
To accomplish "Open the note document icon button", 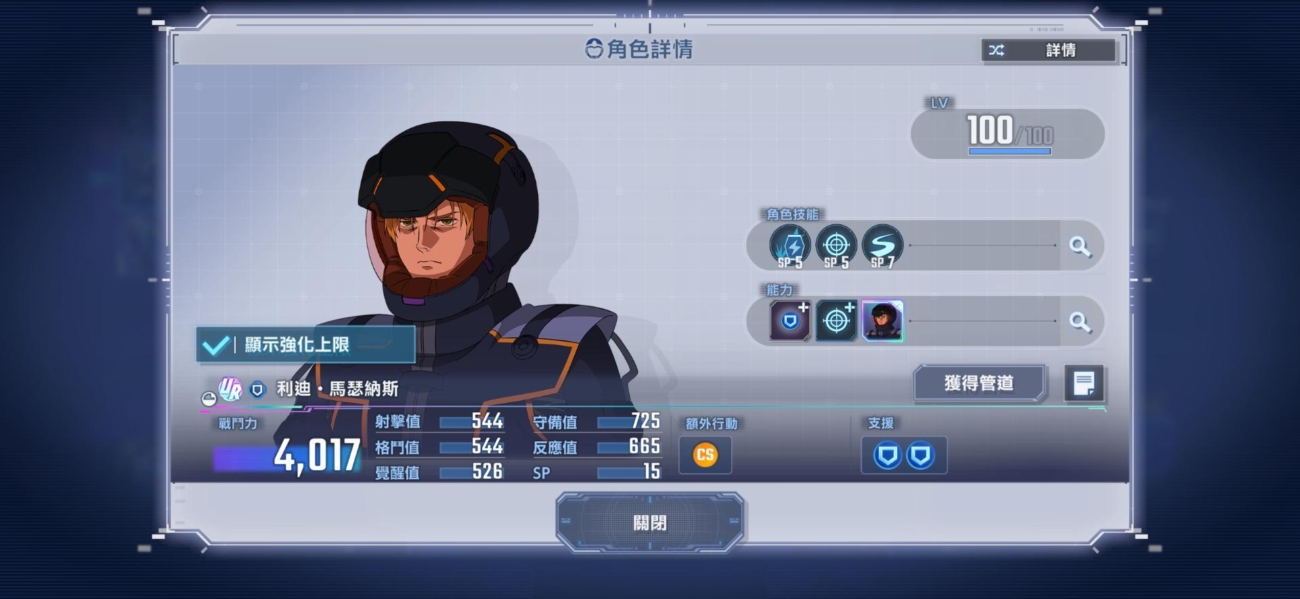I will click(1084, 383).
